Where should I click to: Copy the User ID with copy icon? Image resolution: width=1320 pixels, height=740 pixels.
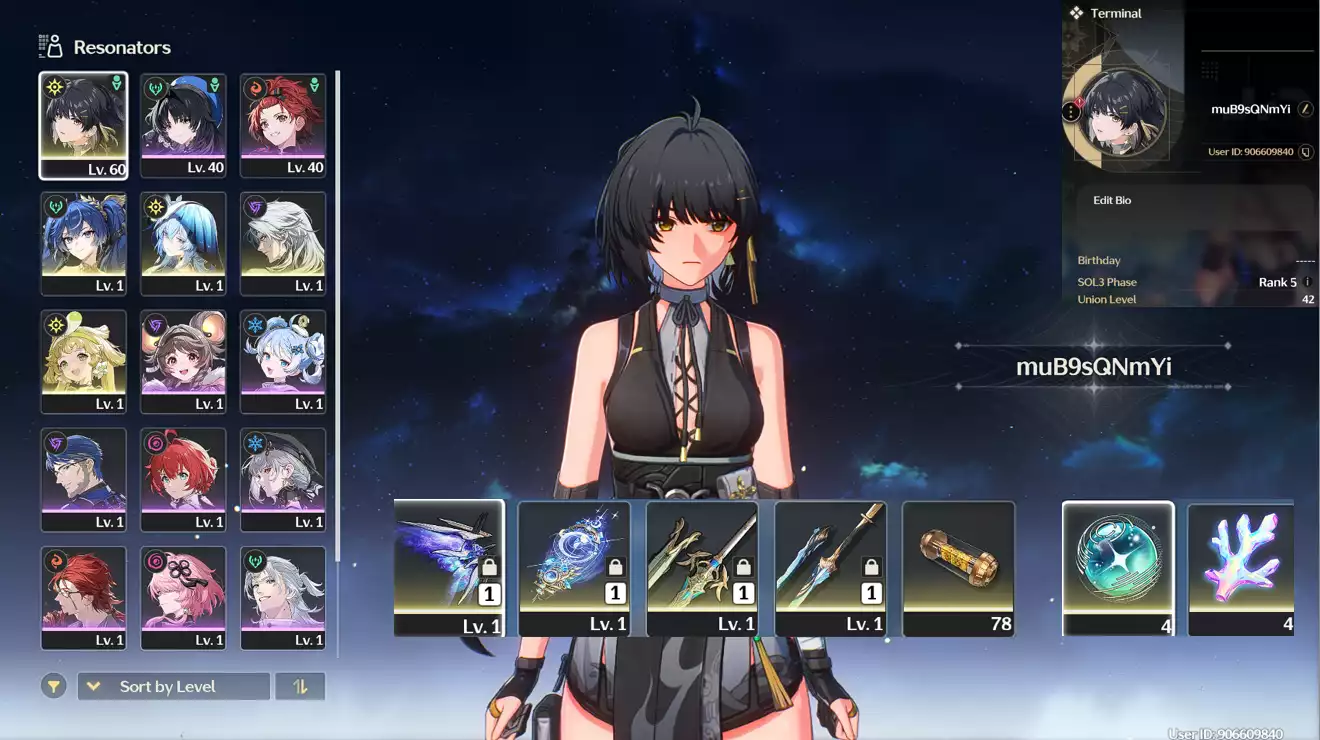coord(1303,152)
